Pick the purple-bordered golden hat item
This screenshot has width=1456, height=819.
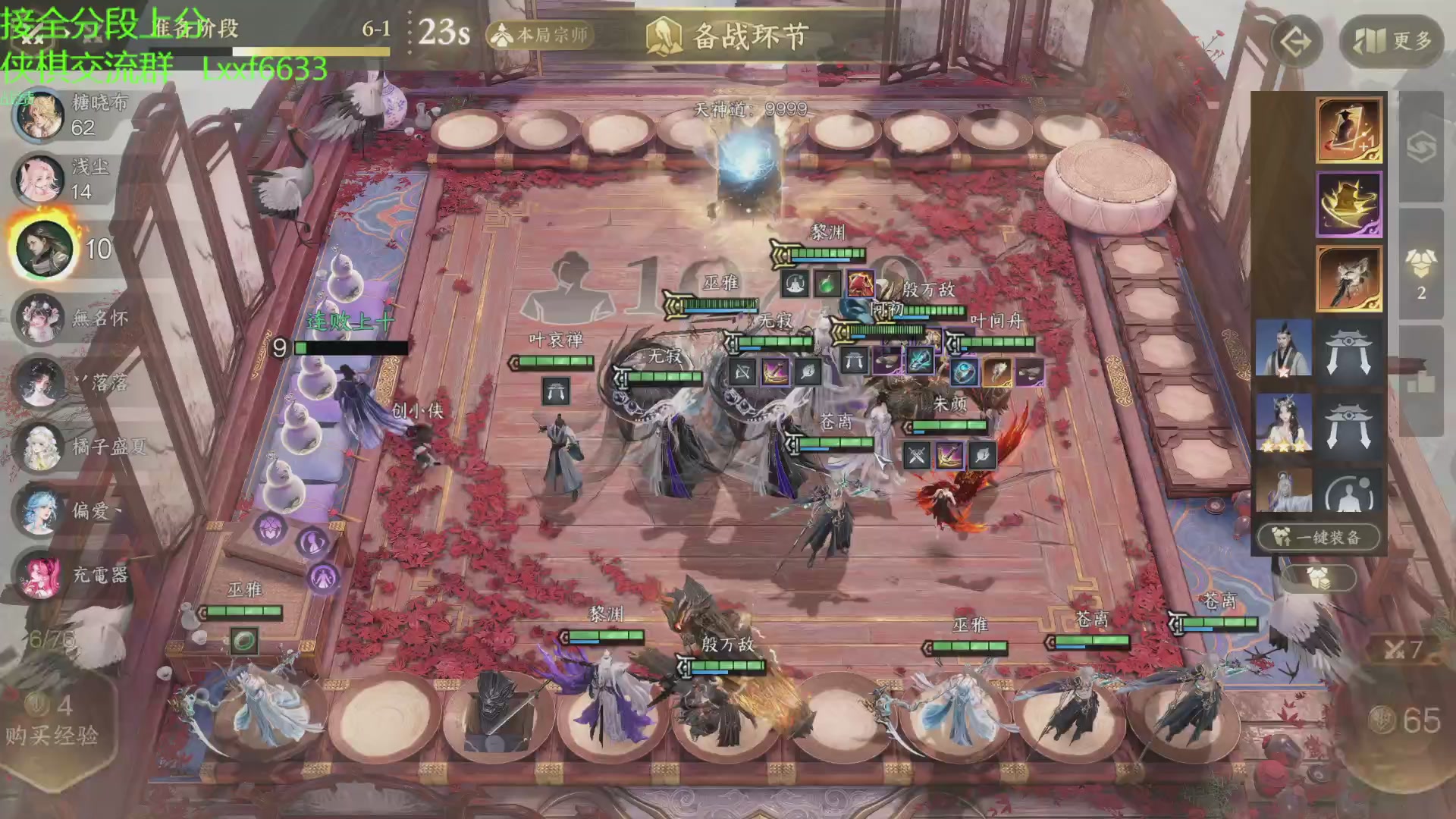point(1348,204)
